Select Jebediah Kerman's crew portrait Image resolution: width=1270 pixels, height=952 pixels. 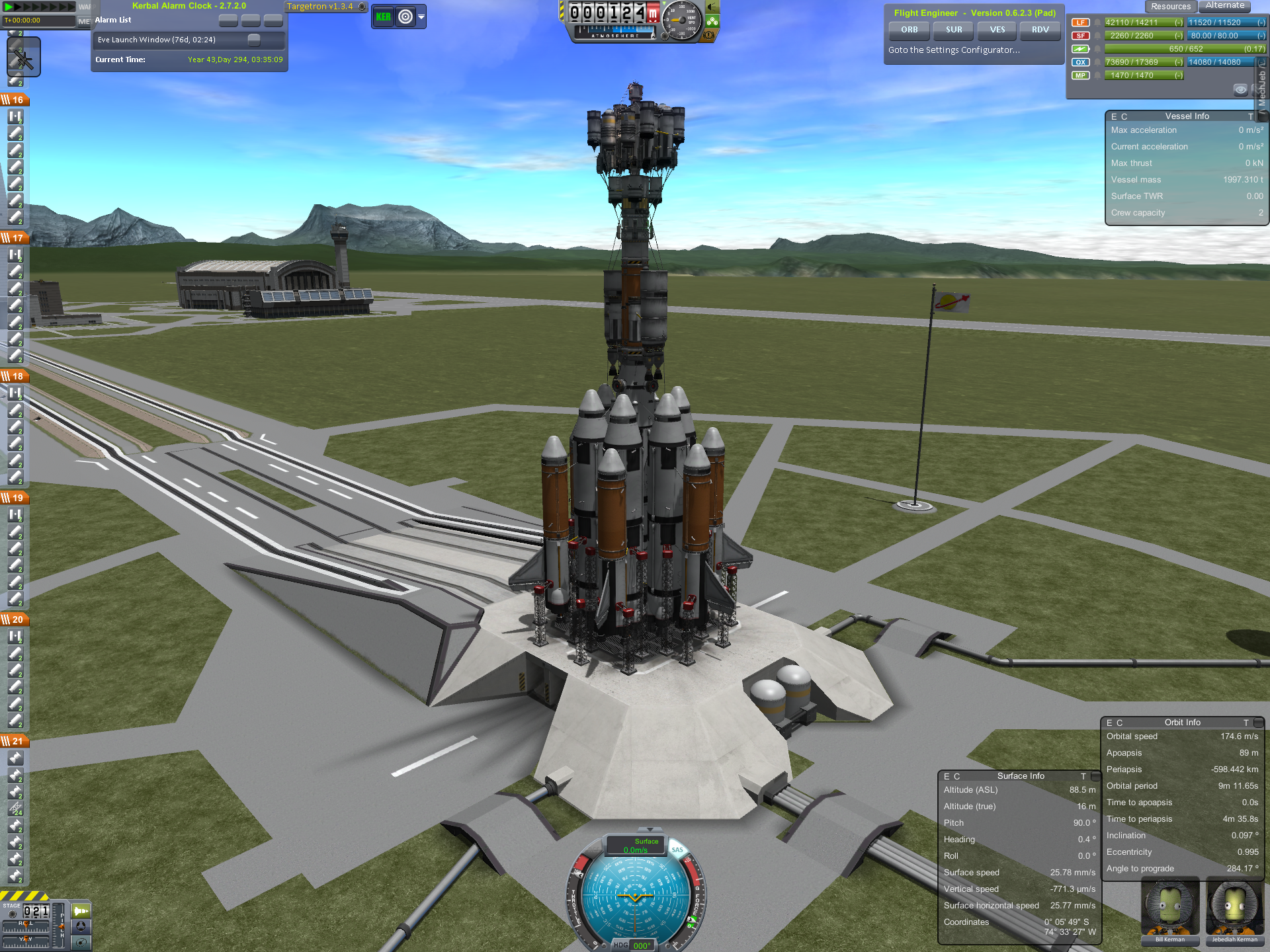[1234, 910]
